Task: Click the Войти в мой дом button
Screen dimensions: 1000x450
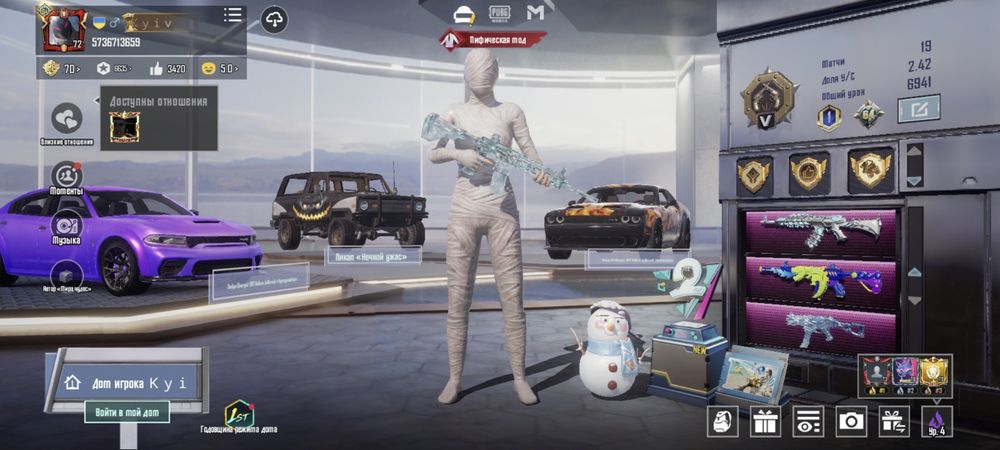Action: (126, 411)
